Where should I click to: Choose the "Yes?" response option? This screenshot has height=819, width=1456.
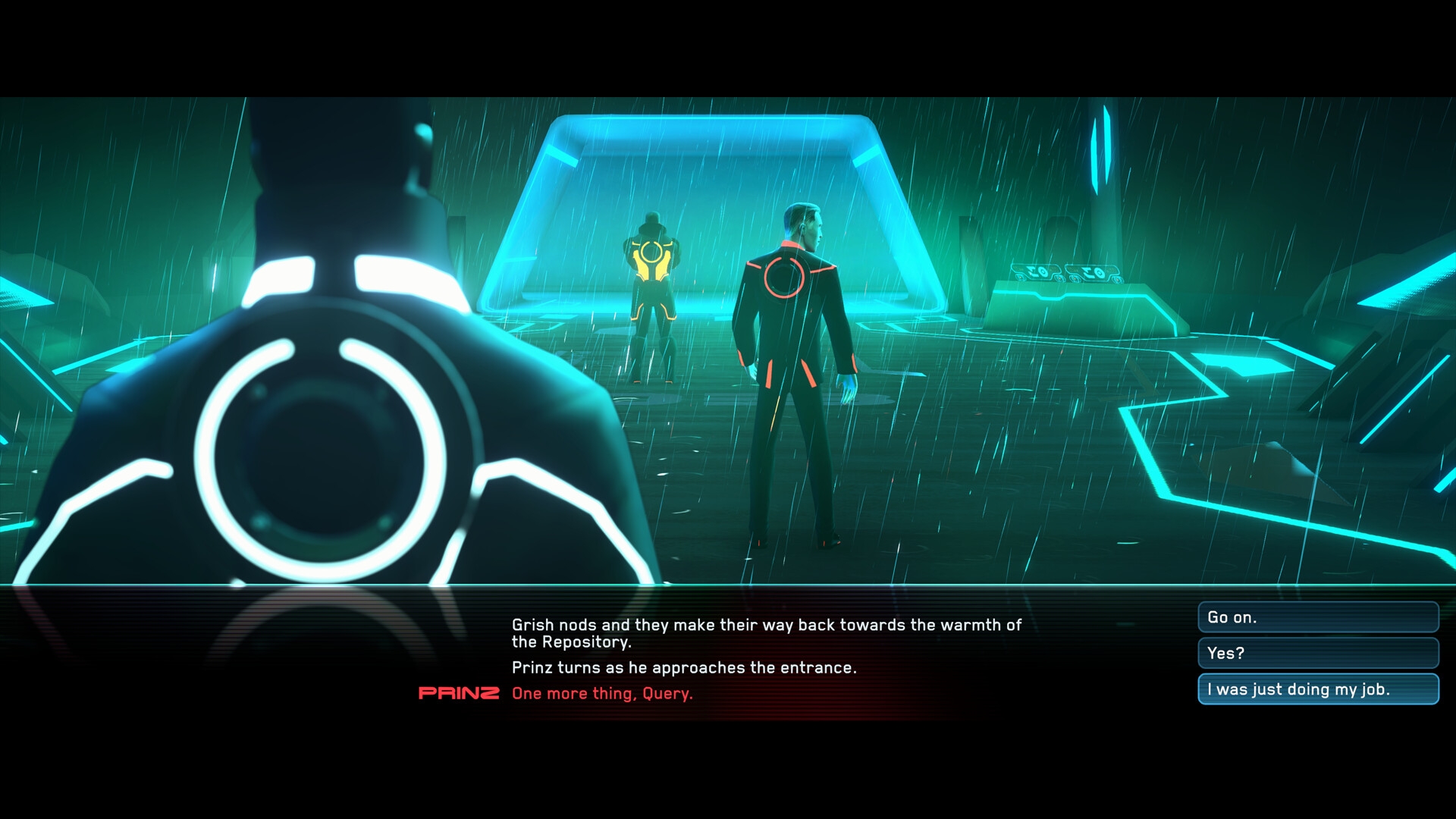[x=1317, y=652]
